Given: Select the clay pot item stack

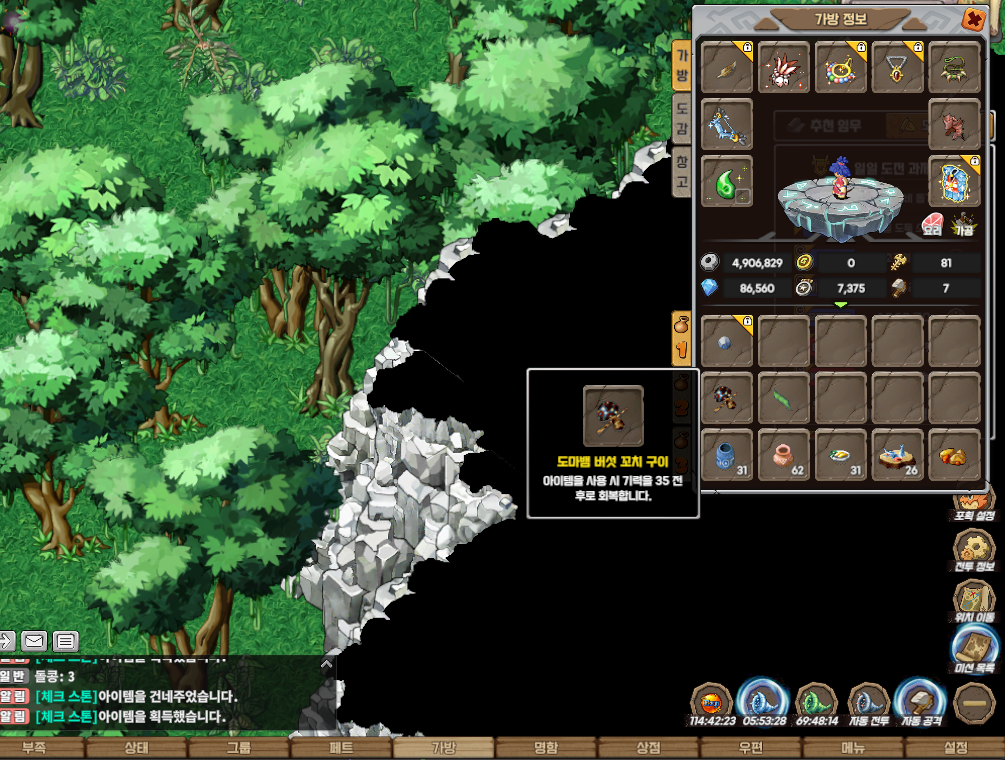Looking at the screenshot, I should click(784, 455).
